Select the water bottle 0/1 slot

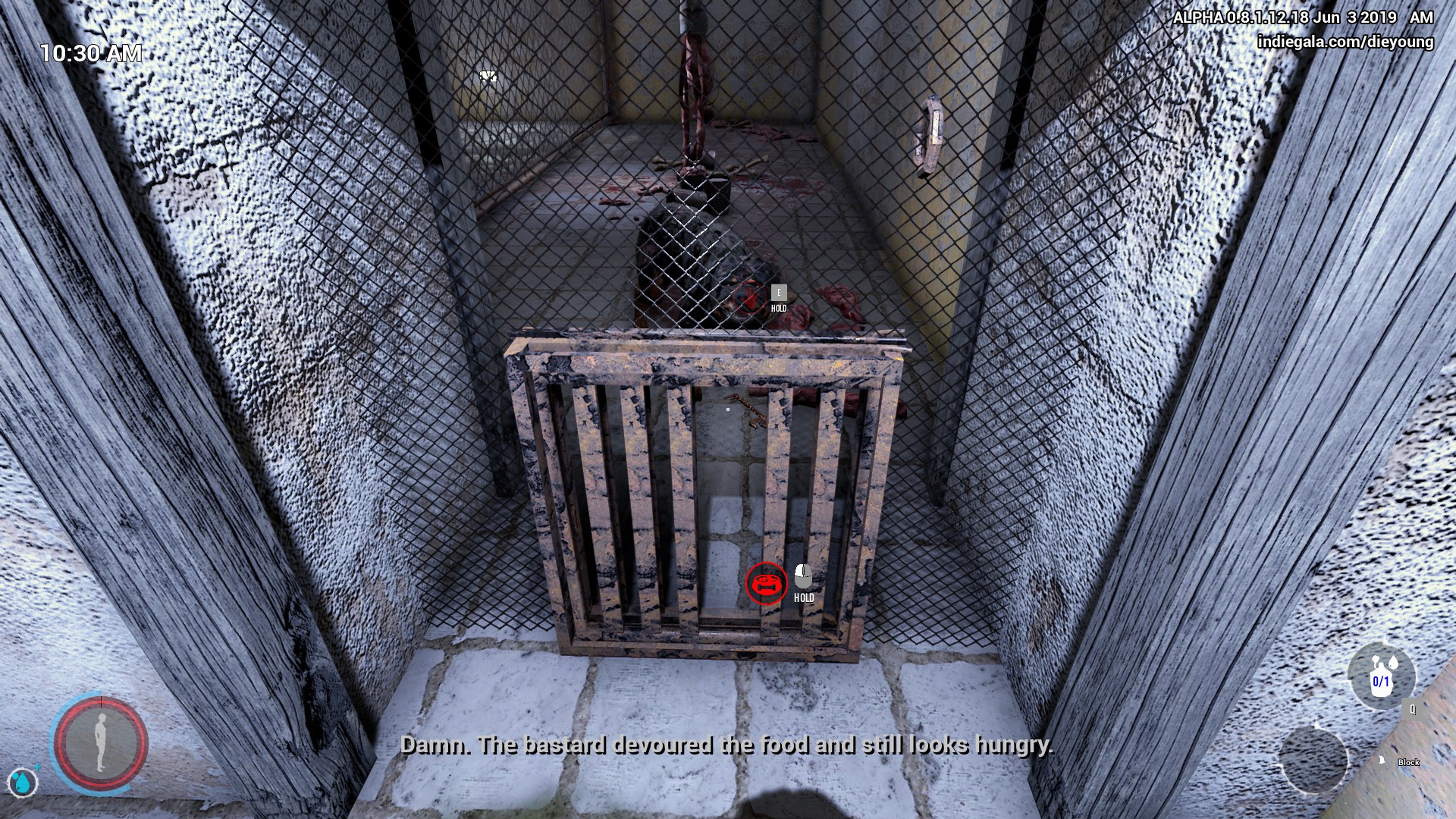[1381, 678]
